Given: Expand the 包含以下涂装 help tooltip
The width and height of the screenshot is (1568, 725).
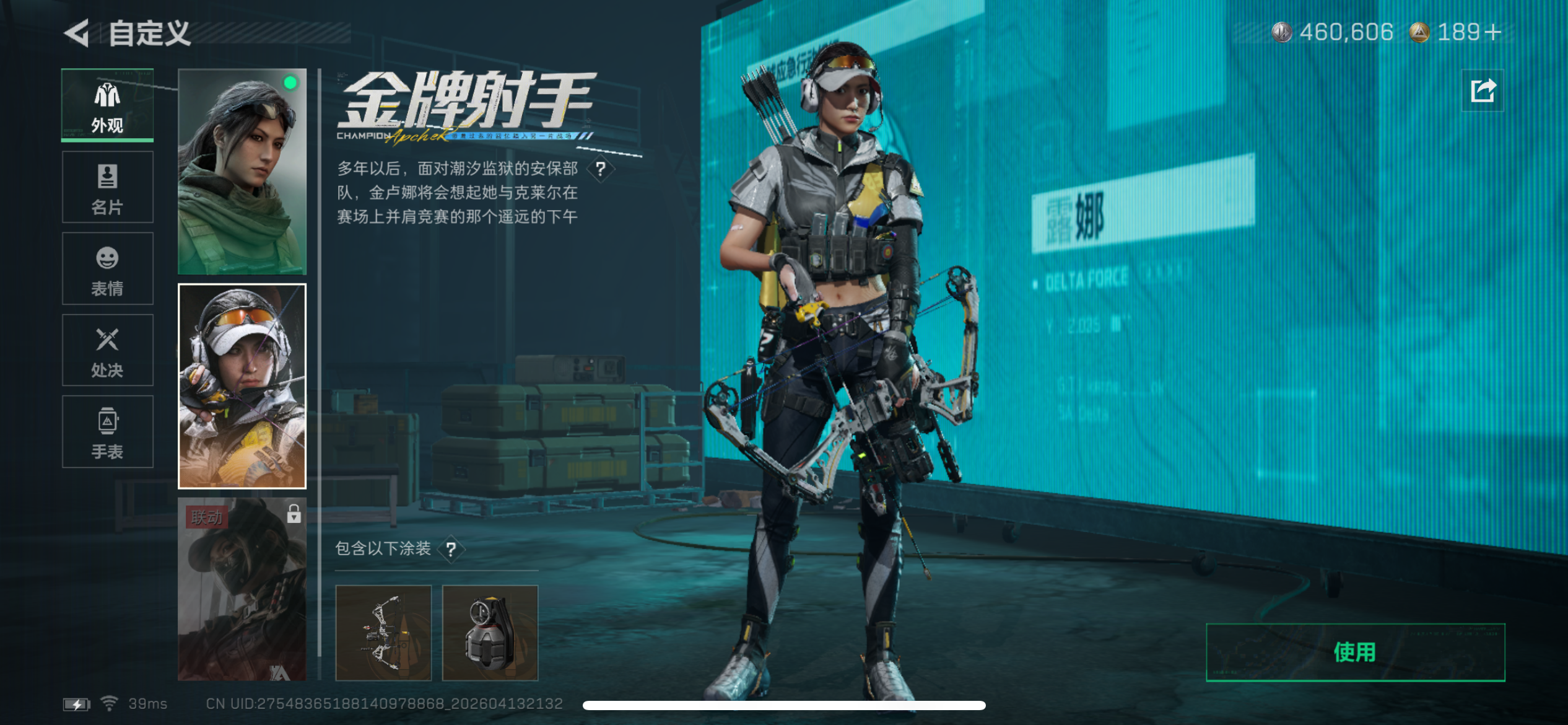Looking at the screenshot, I should [451, 549].
